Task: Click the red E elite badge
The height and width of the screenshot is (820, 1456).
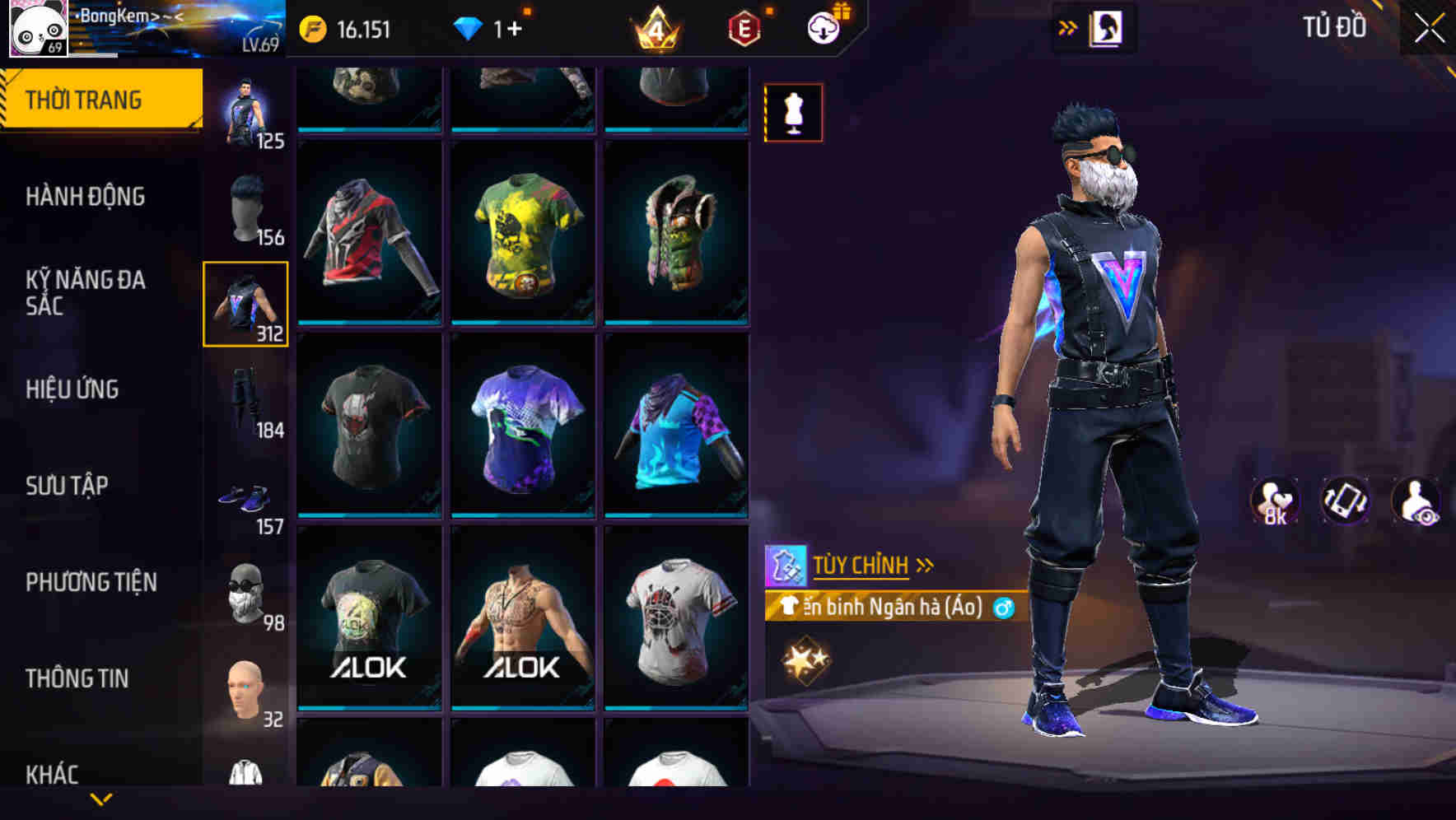Action: point(744,29)
